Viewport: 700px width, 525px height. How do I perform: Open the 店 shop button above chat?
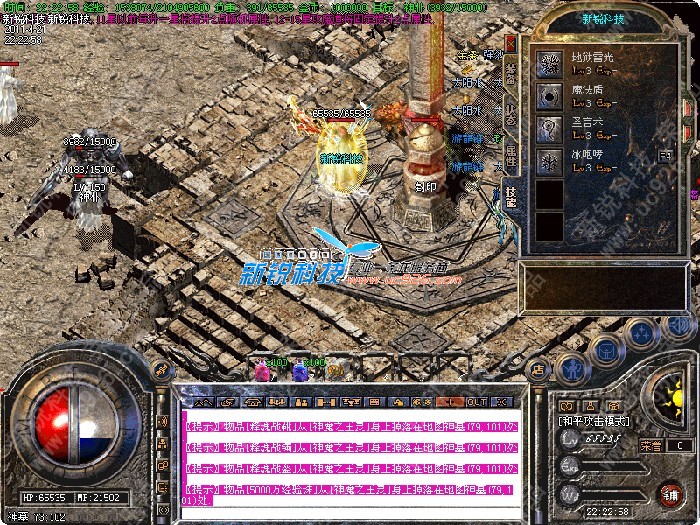click(x=539, y=369)
